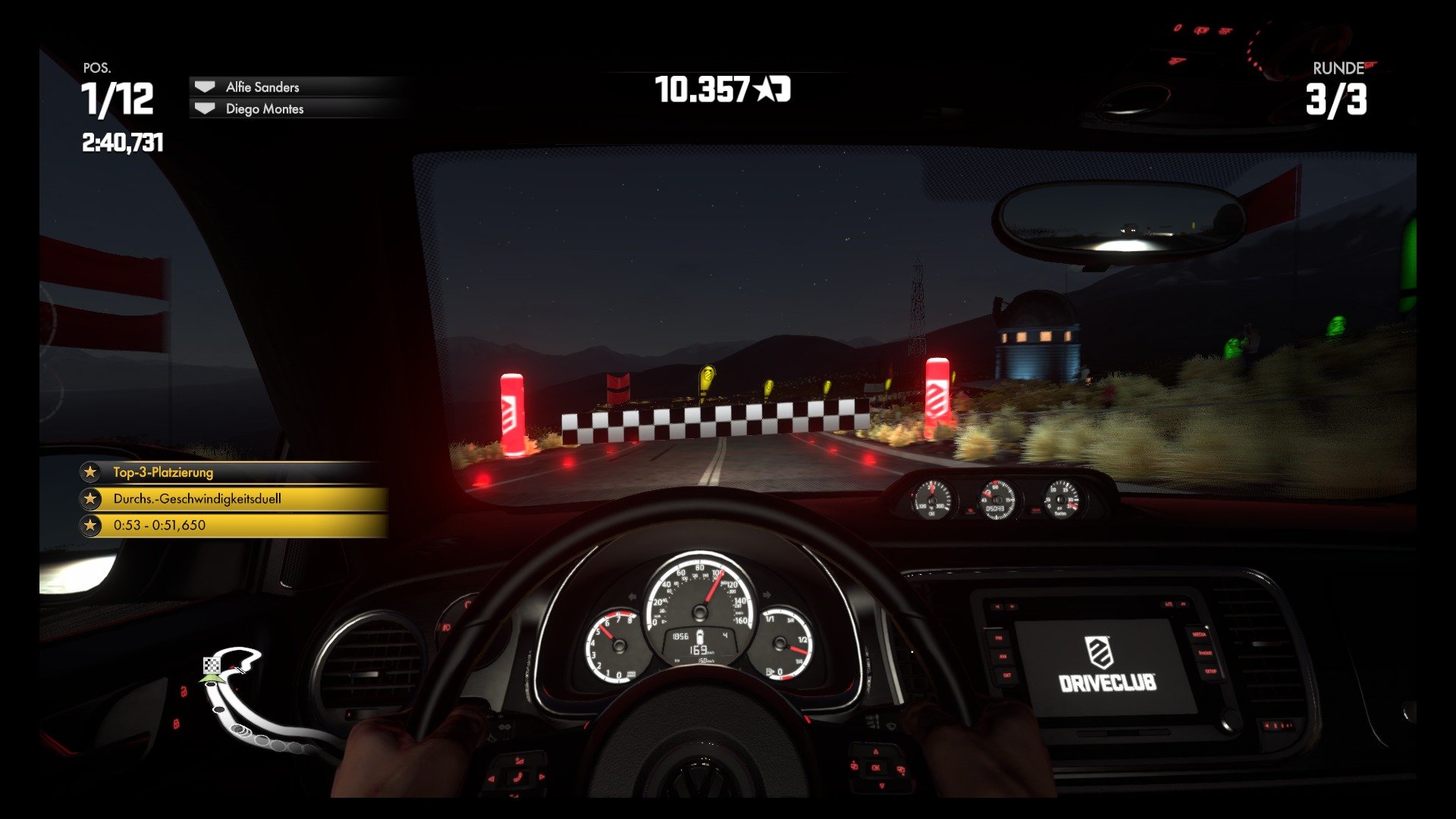The height and width of the screenshot is (819, 1456).
Task: Click the 0:53 - 0:51,650 time objective
Action: [x=159, y=525]
